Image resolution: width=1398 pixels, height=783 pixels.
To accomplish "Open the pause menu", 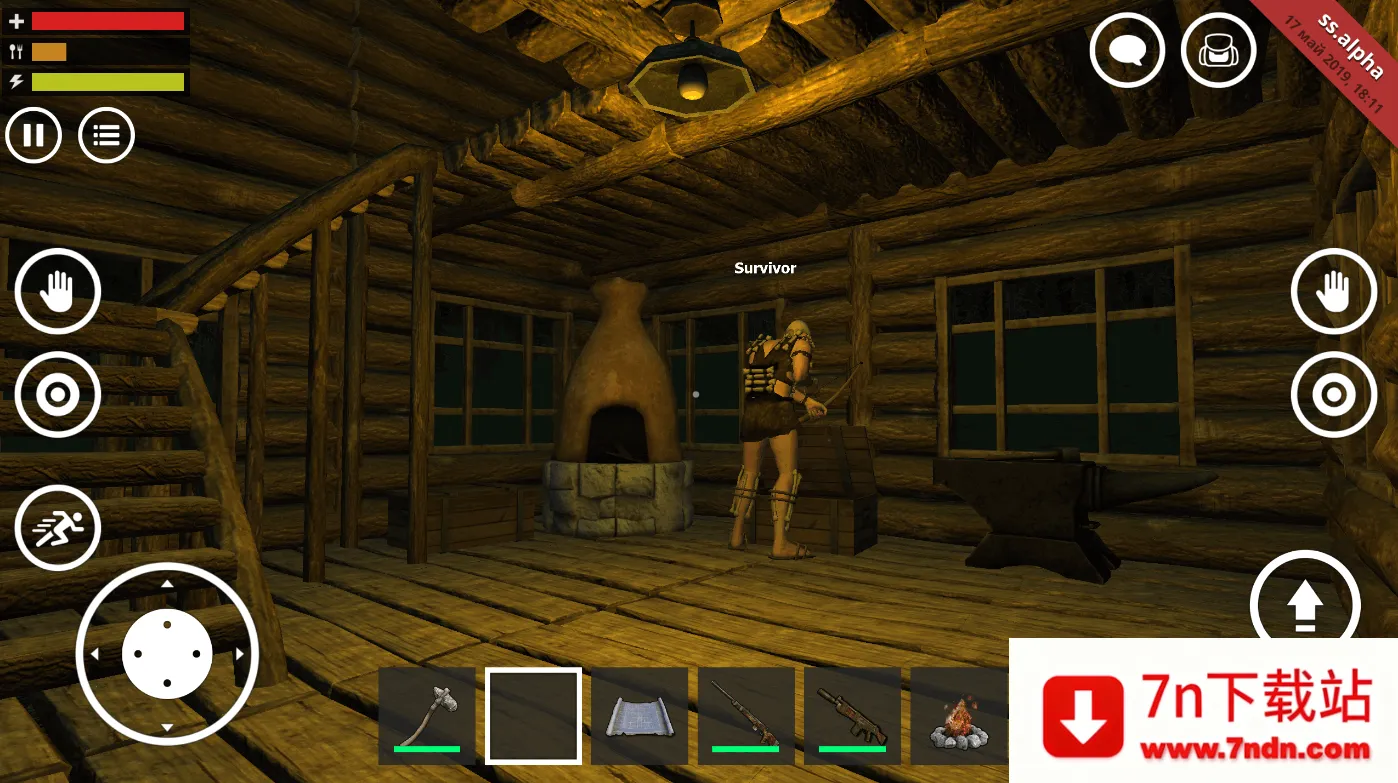I will pos(33,135).
